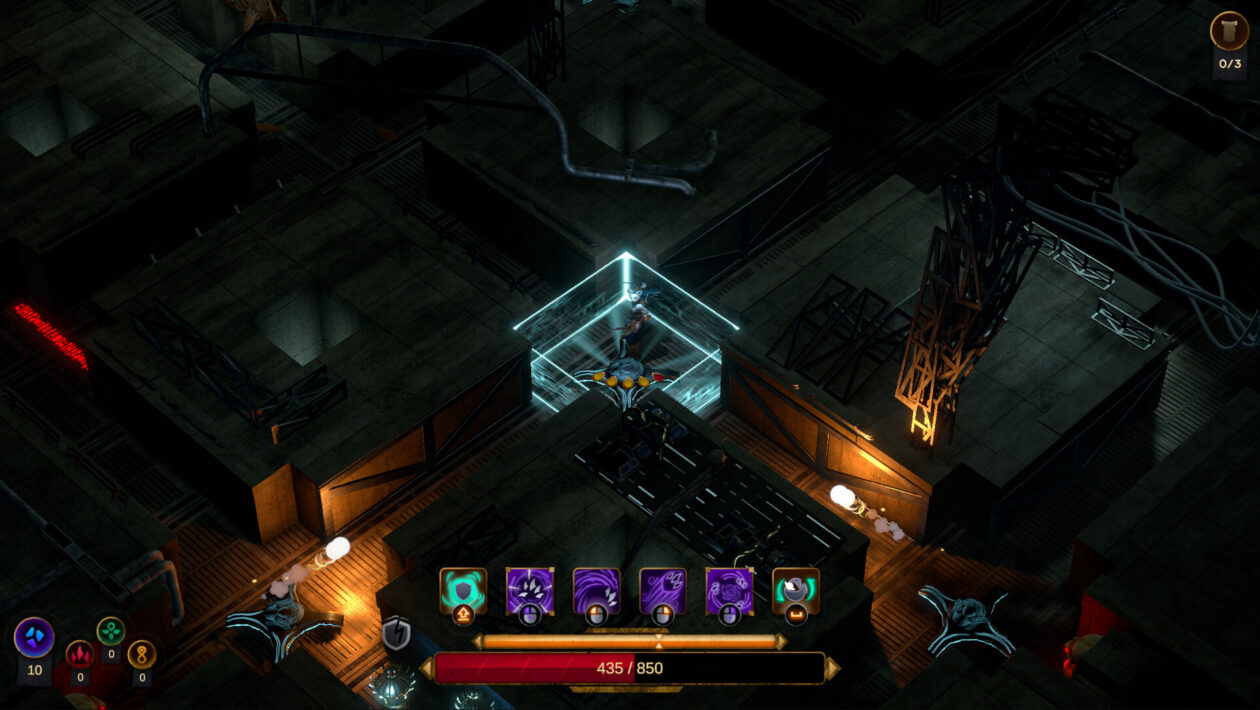Click the red flame crystal resource icon
Viewport: 1260px width, 710px height.
[80, 654]
